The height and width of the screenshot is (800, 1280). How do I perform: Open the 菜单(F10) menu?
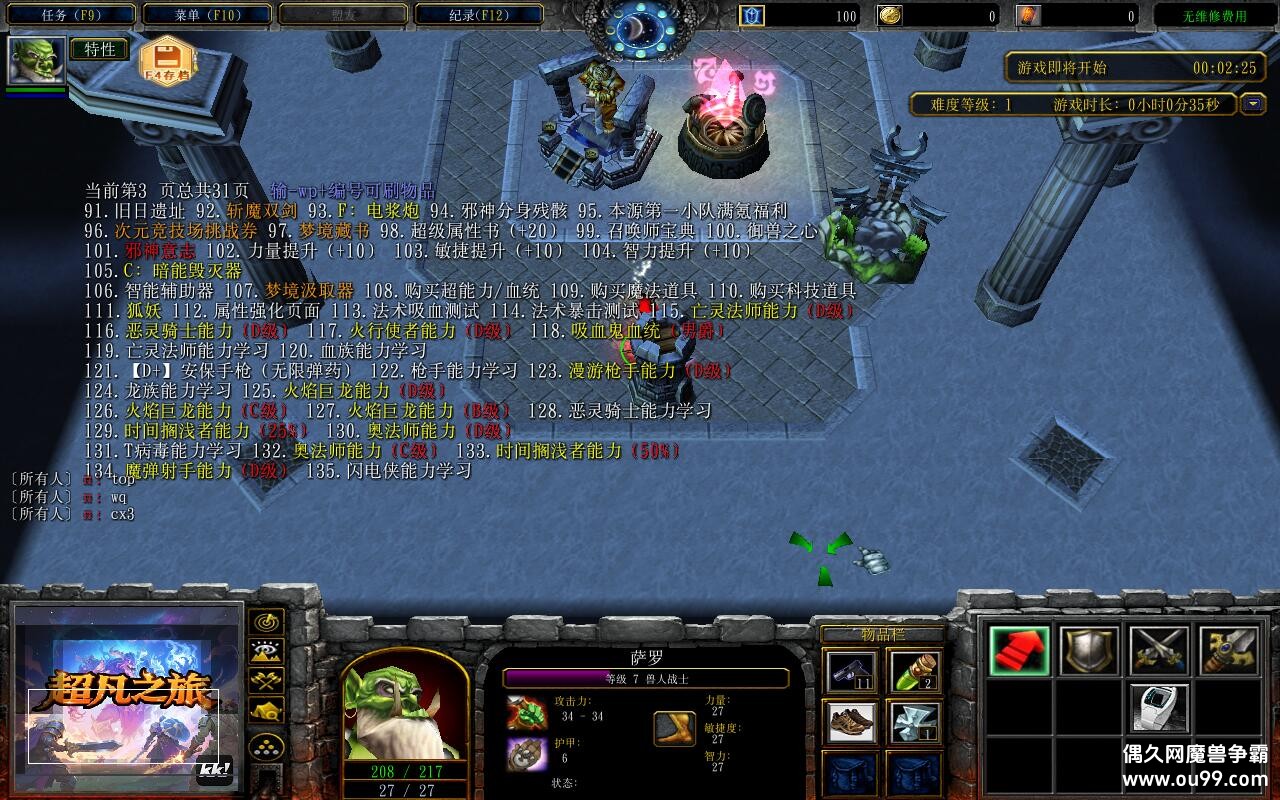point(208,14)
